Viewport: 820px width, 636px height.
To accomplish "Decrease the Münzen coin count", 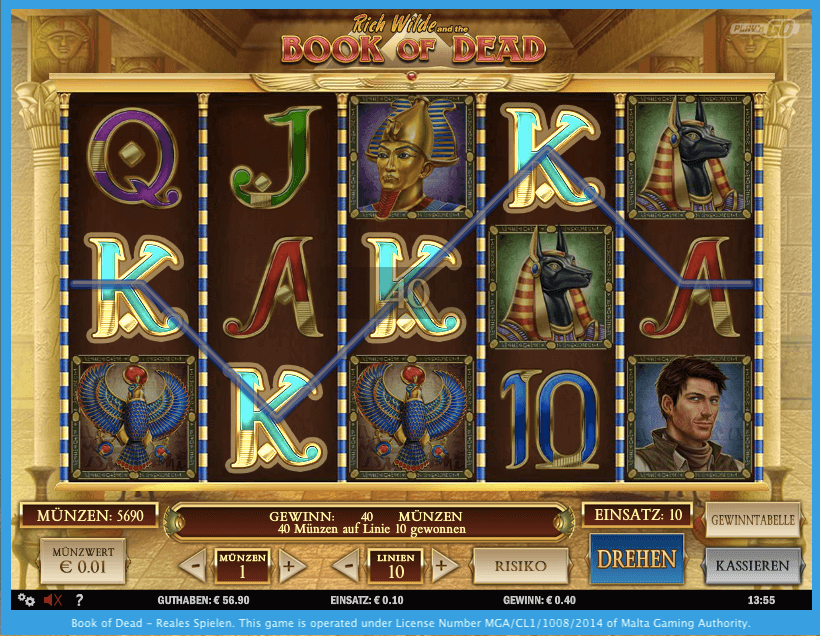I will point(197,566).
